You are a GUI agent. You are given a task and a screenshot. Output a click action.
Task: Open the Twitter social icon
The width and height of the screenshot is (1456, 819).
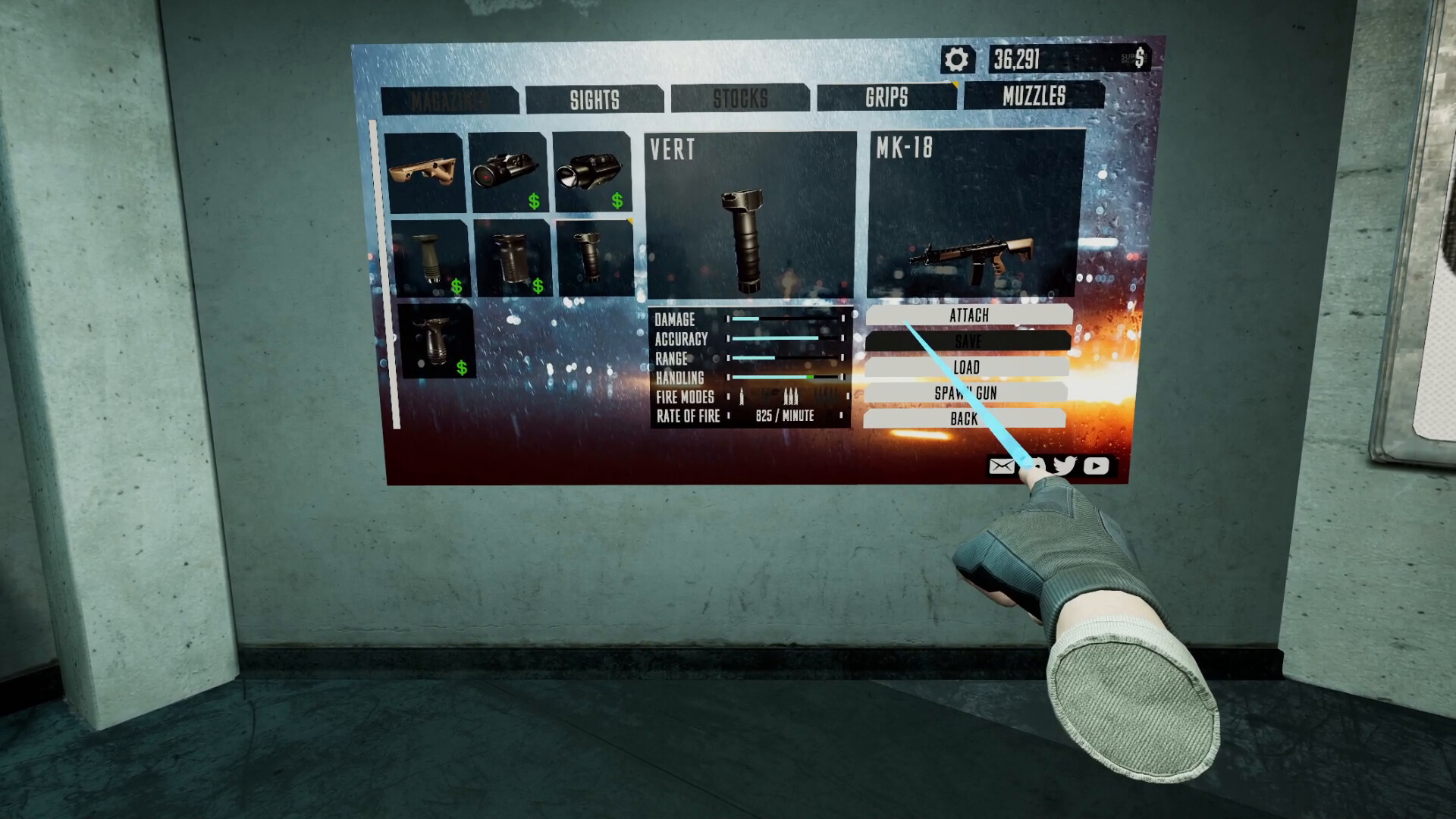click(x=1065, y=466)
